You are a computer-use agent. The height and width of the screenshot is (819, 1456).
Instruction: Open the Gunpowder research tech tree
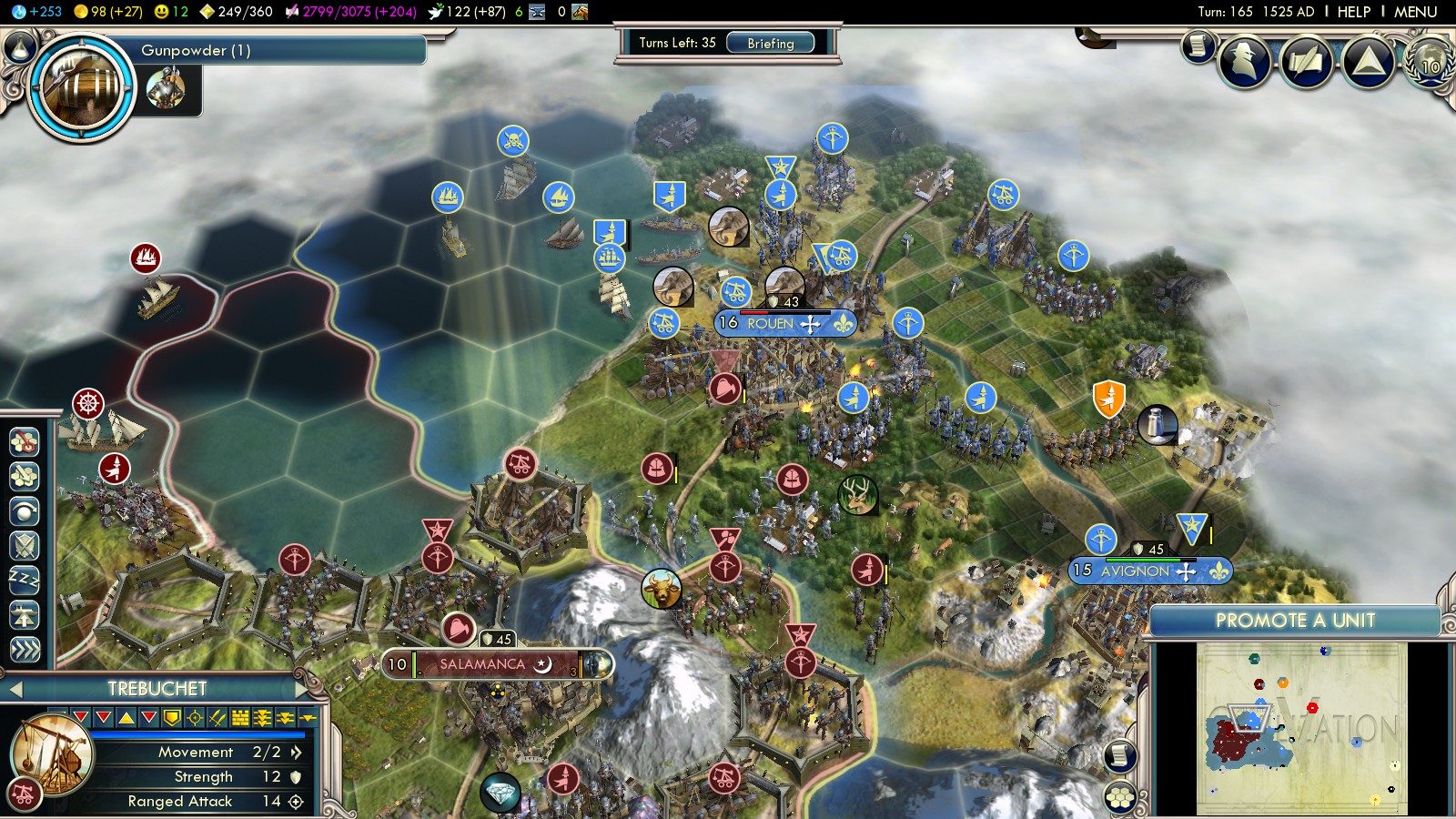(82, 86)
